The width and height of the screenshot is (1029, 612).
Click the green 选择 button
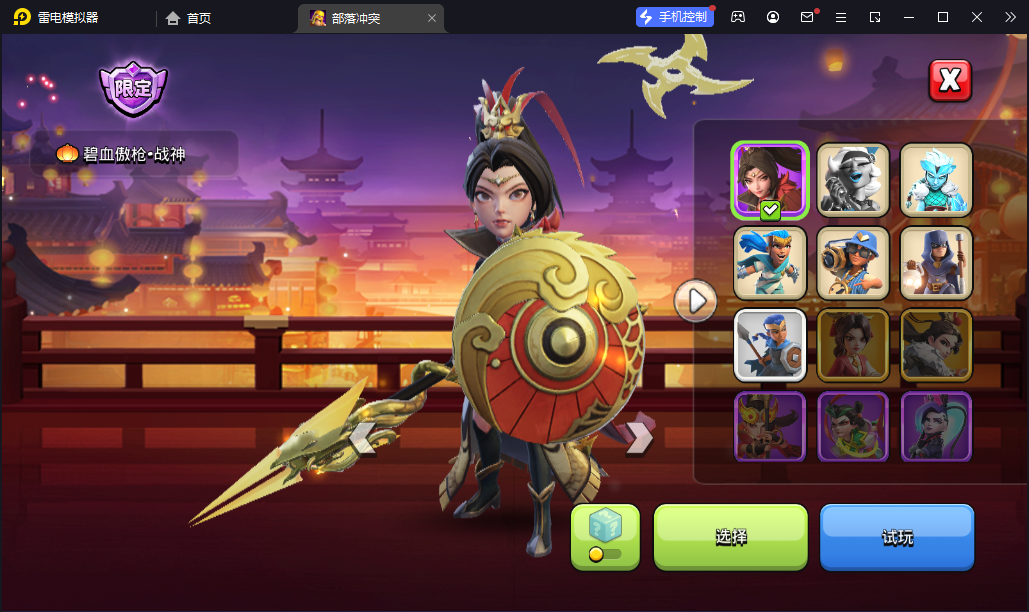point(730,537)
